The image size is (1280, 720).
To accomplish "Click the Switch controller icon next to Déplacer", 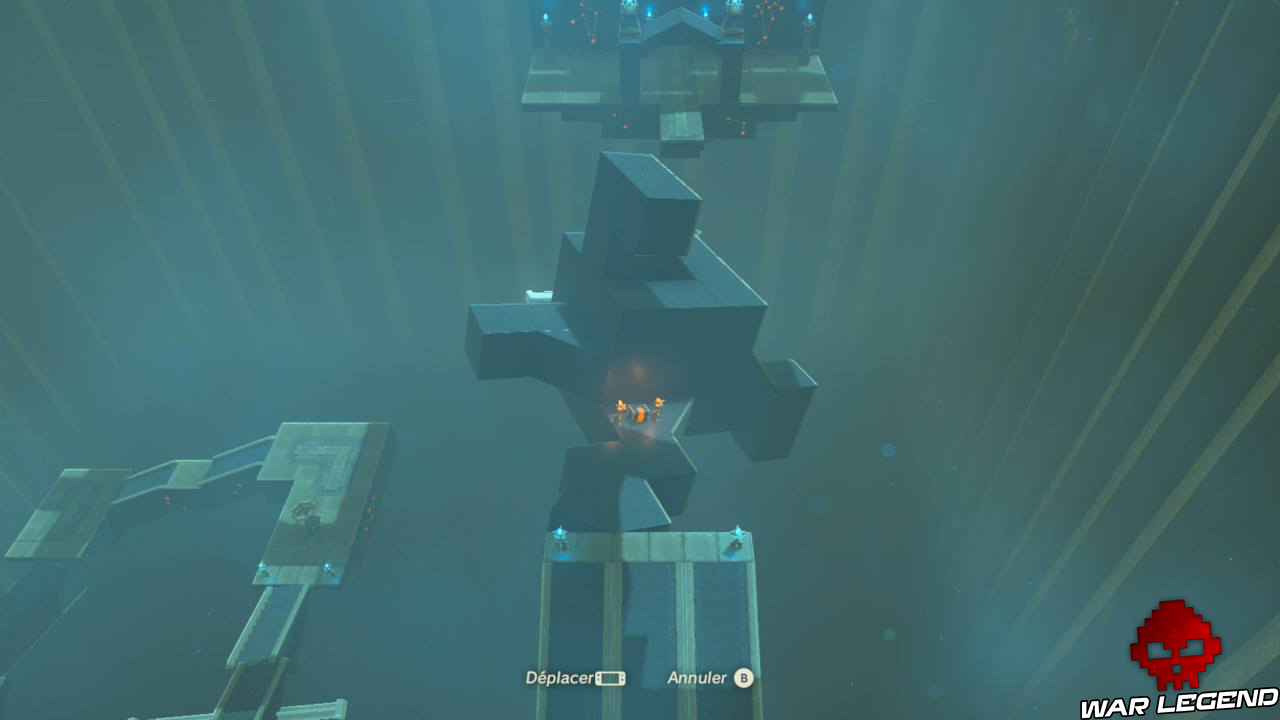I will coord(611,678).
